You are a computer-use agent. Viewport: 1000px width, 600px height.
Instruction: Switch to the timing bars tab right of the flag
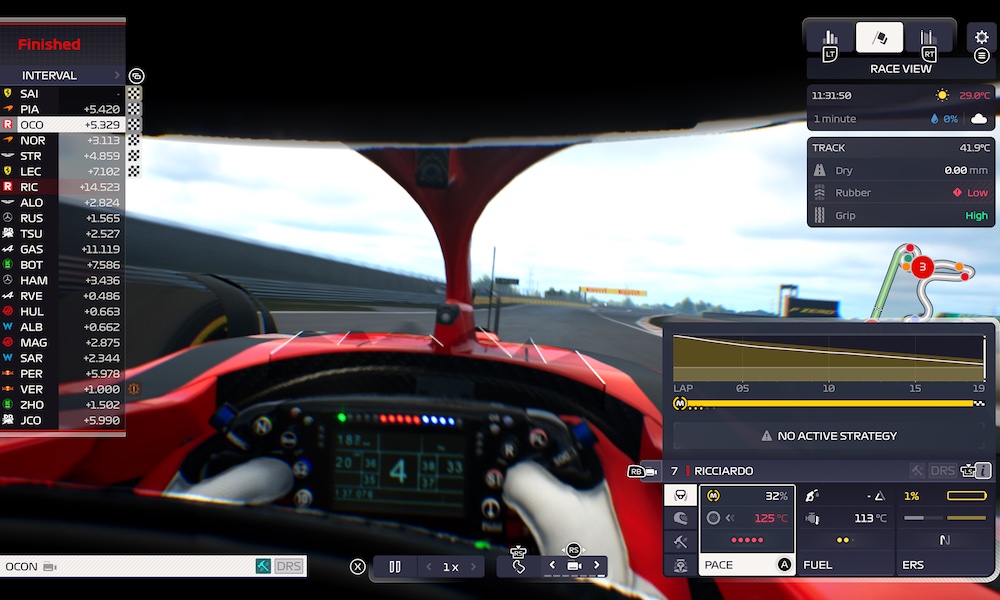928,38
